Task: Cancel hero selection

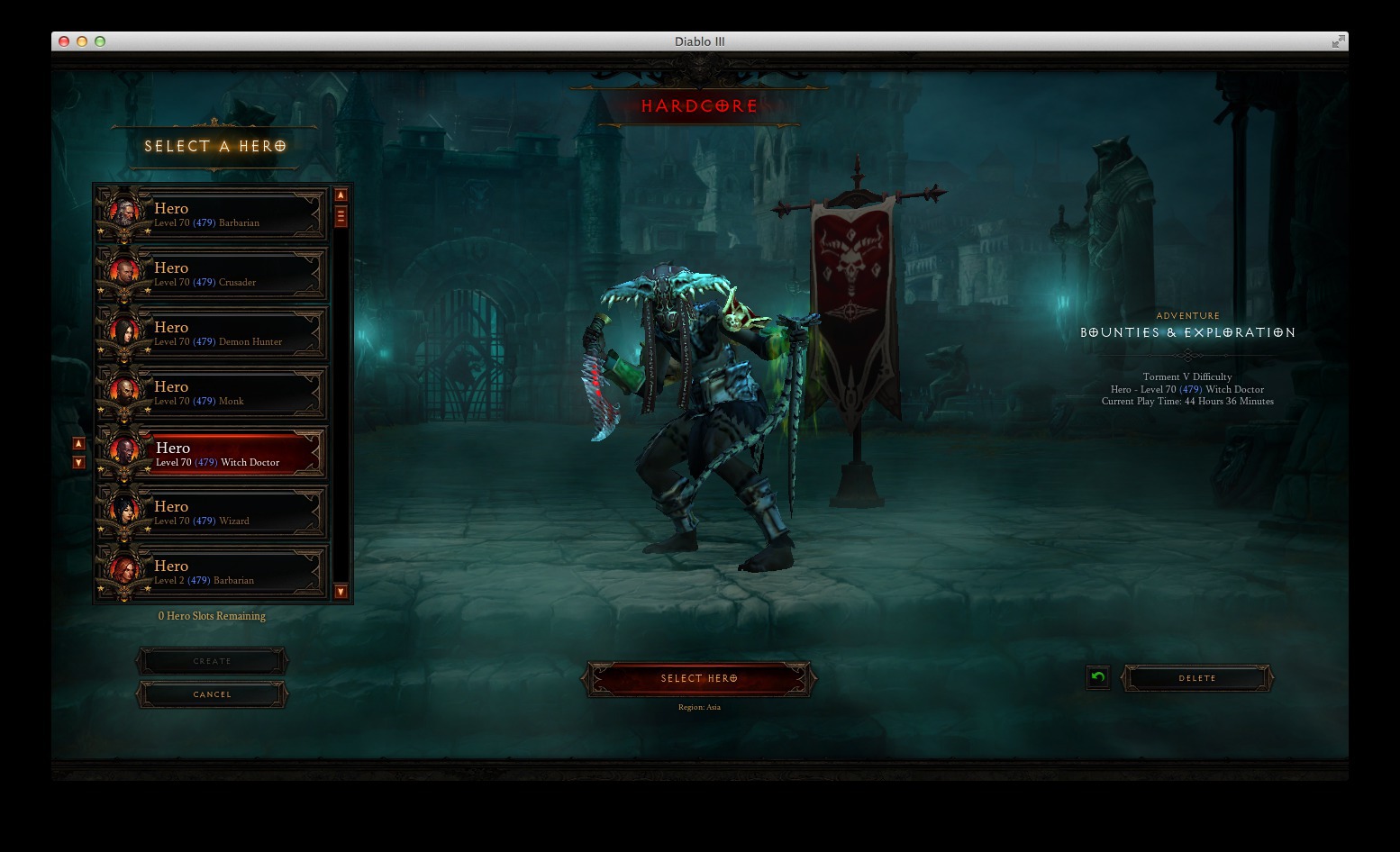Action: [x=212, y=694]
